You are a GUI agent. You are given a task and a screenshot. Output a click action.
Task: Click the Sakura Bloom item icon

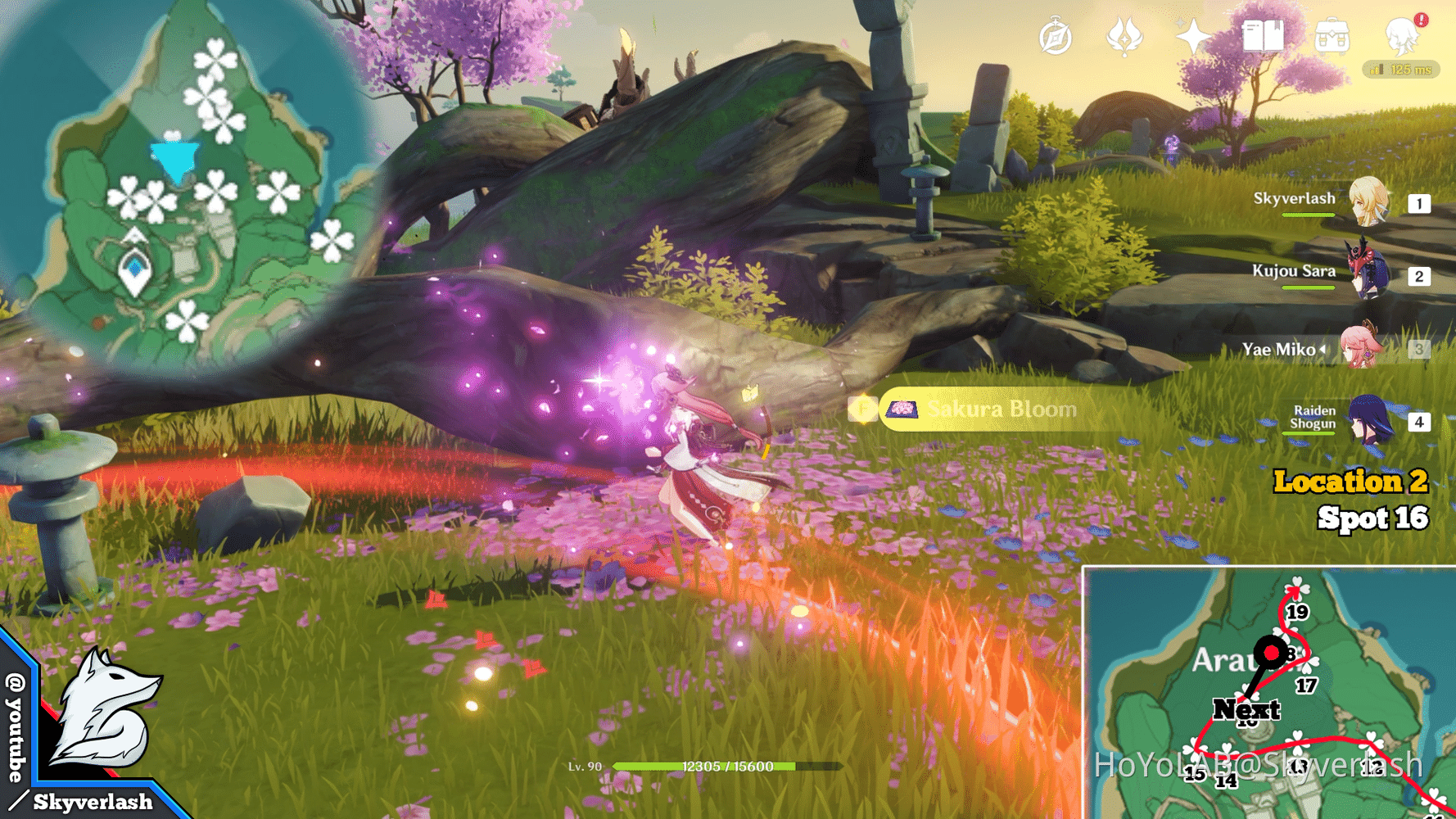(902, 409)
